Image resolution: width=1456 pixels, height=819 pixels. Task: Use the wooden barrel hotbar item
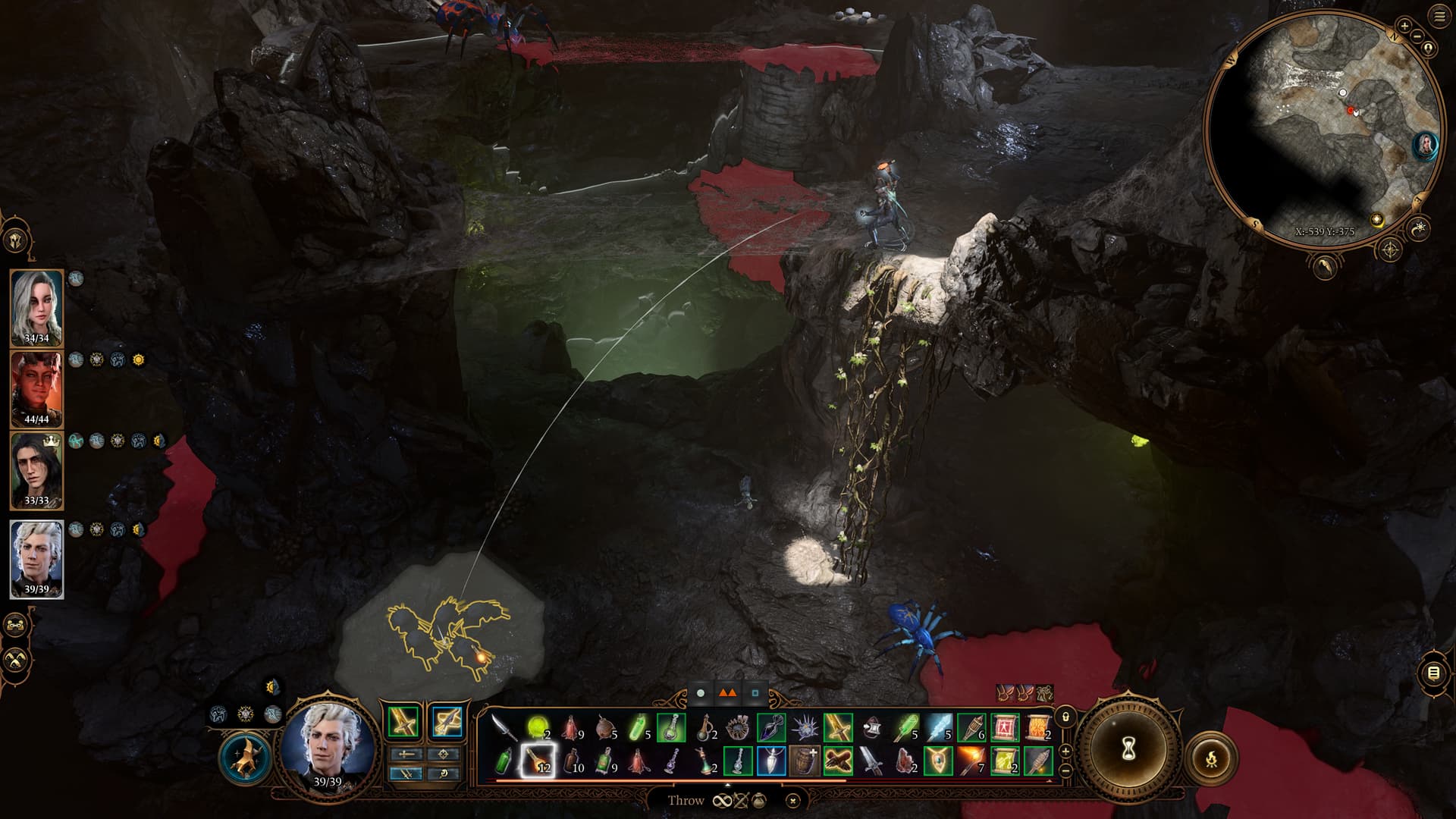[804, 761]
